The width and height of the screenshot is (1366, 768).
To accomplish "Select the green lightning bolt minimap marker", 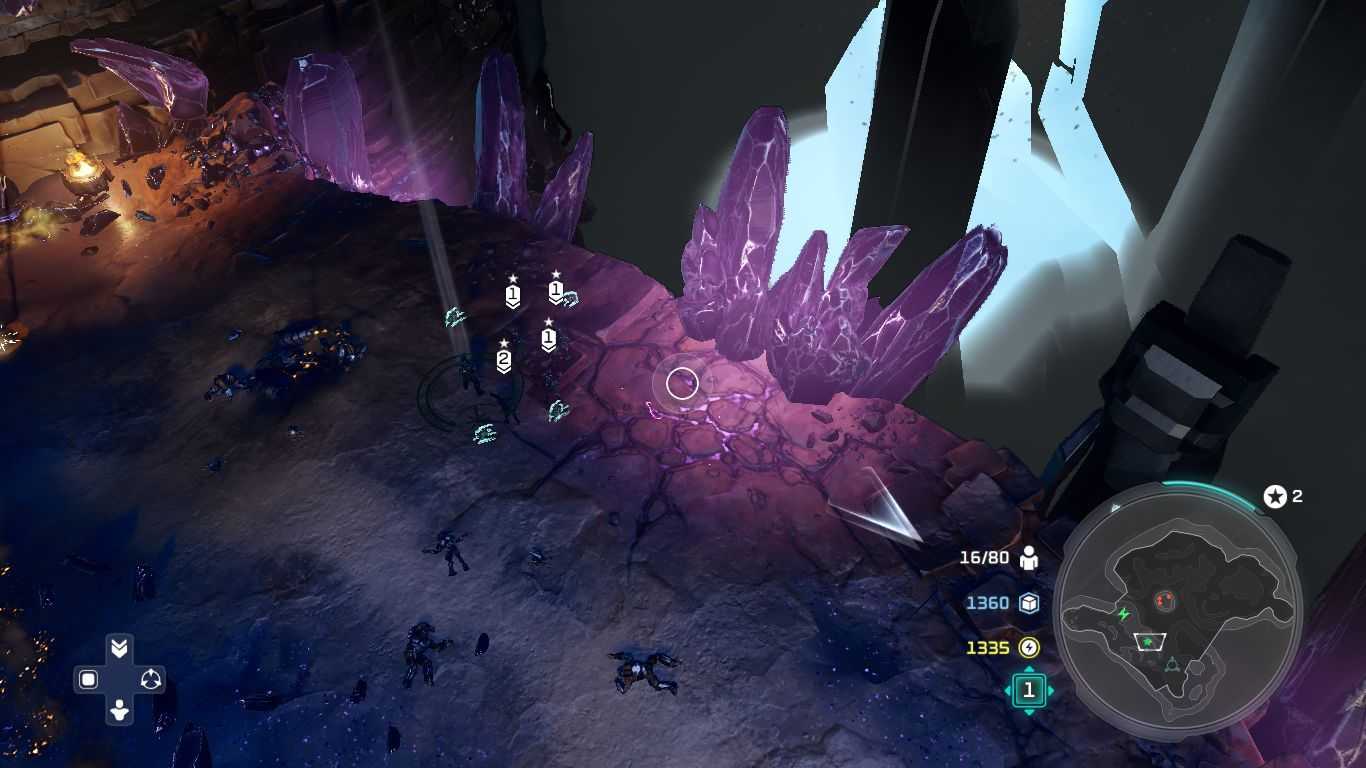I will pos(1122,613).
